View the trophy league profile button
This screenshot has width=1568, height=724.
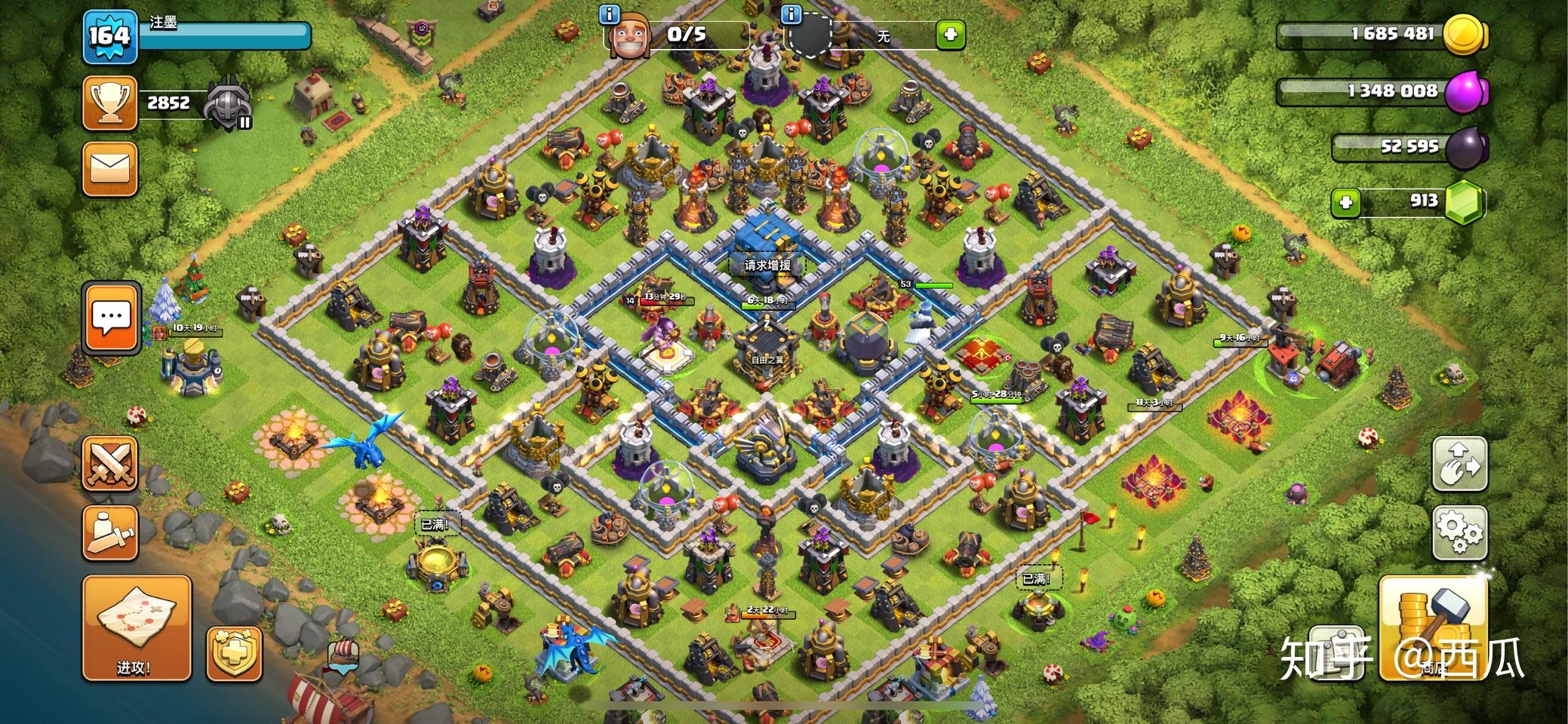click(109, 102)
